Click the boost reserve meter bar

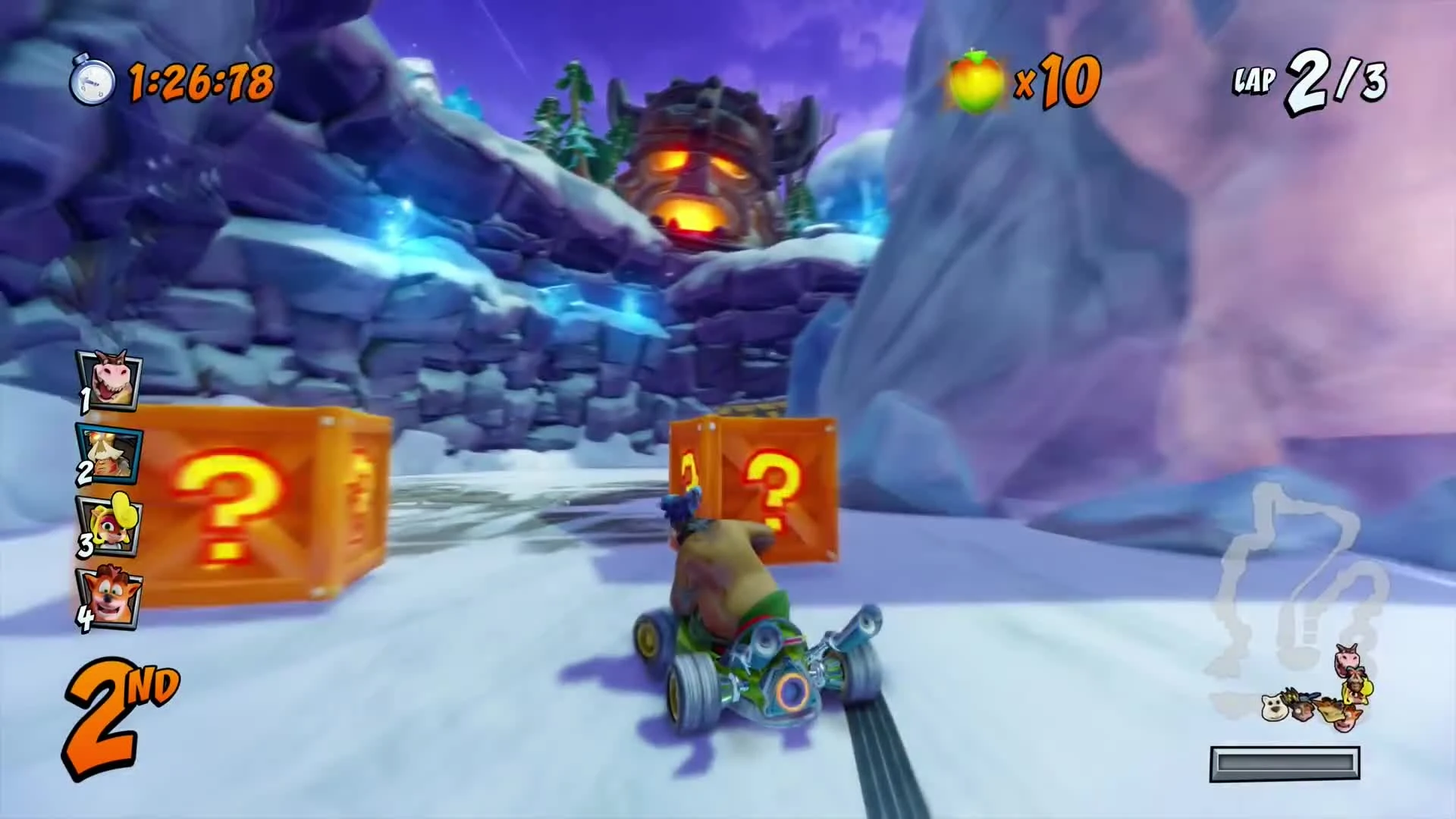1287,764
